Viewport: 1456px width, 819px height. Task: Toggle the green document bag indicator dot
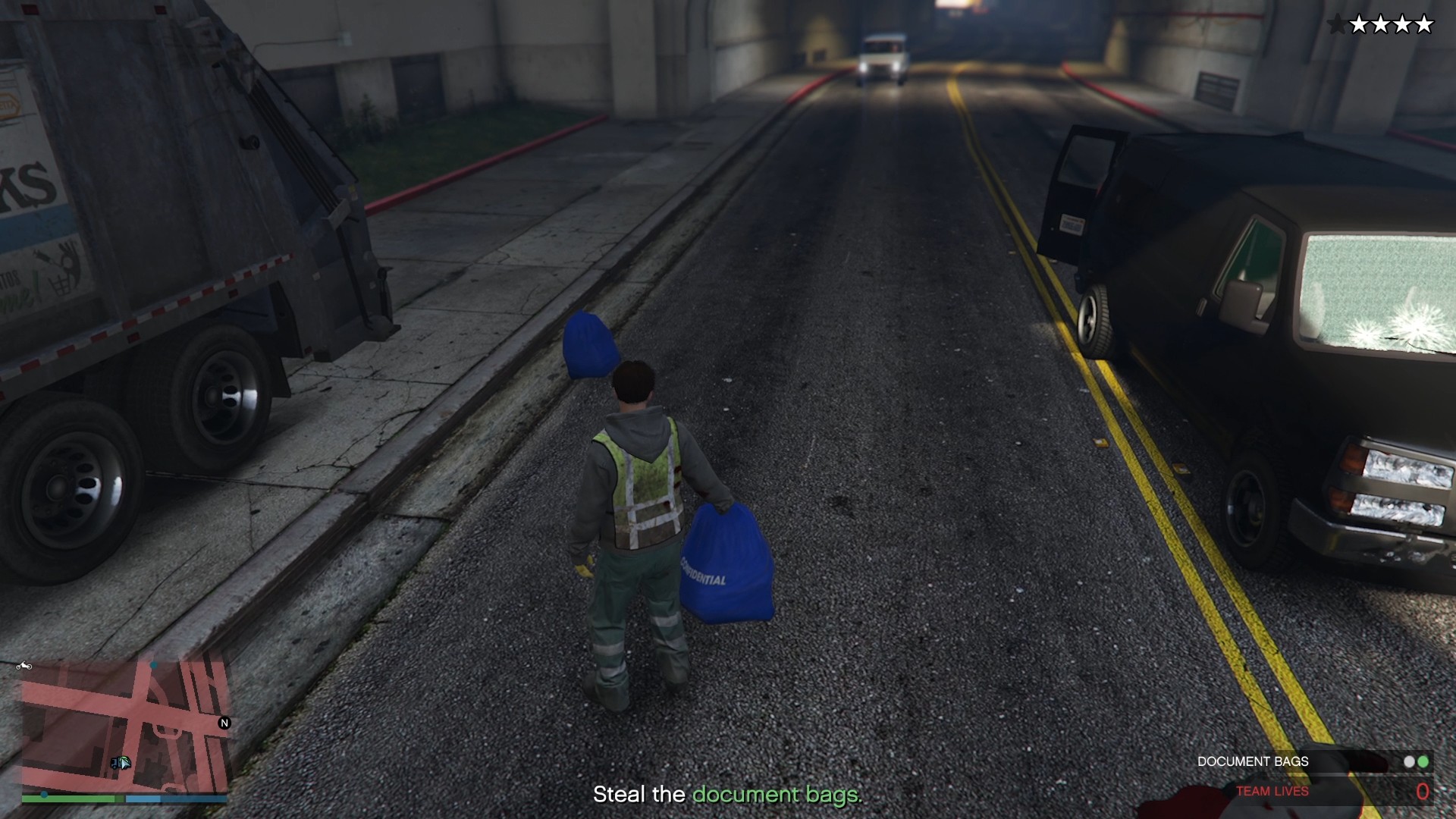point(1423,762)
